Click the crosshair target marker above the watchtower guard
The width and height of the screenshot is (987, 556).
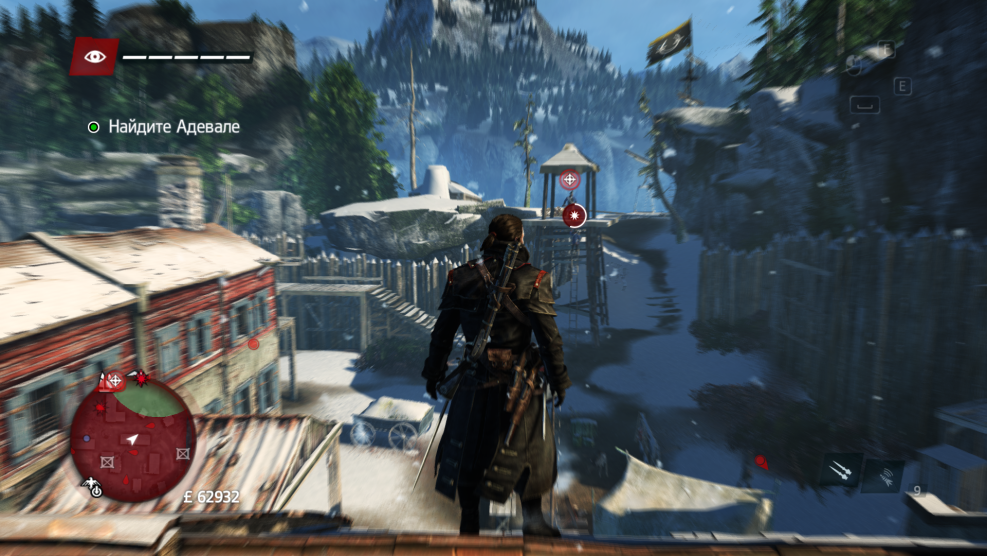(x=569, y=180)
